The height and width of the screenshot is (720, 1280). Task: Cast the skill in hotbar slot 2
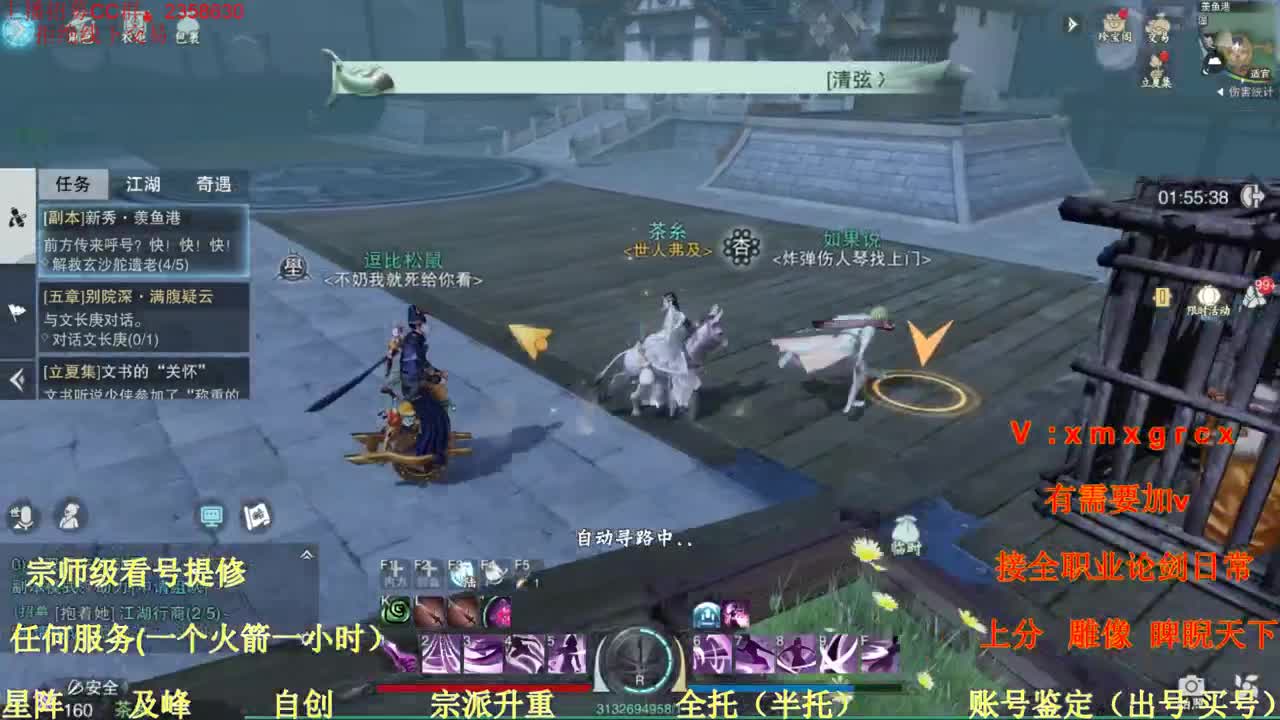(x=439, y=650)
